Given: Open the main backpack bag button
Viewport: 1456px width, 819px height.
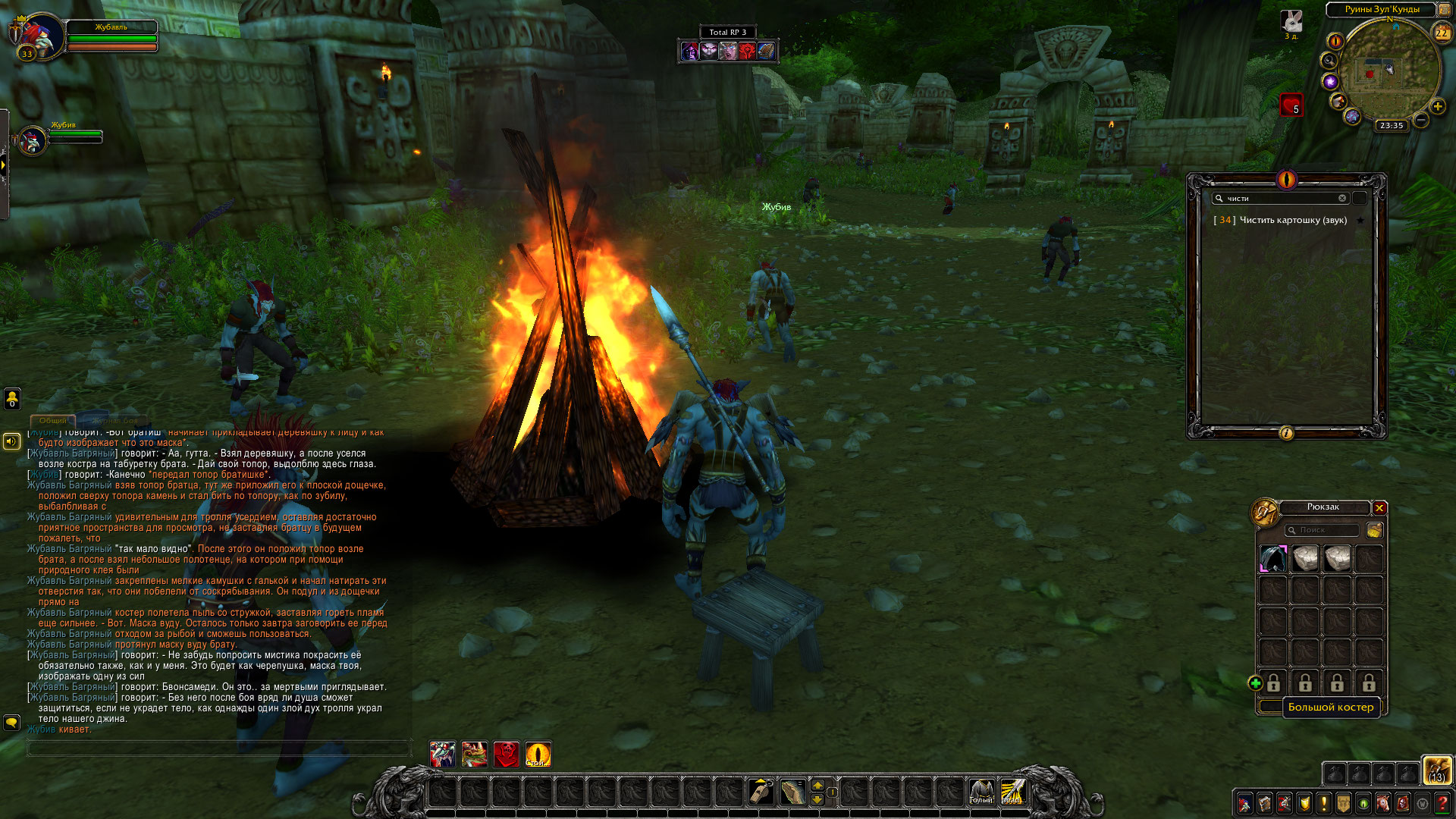Looking at the screenshot, I should [1437, 770].
